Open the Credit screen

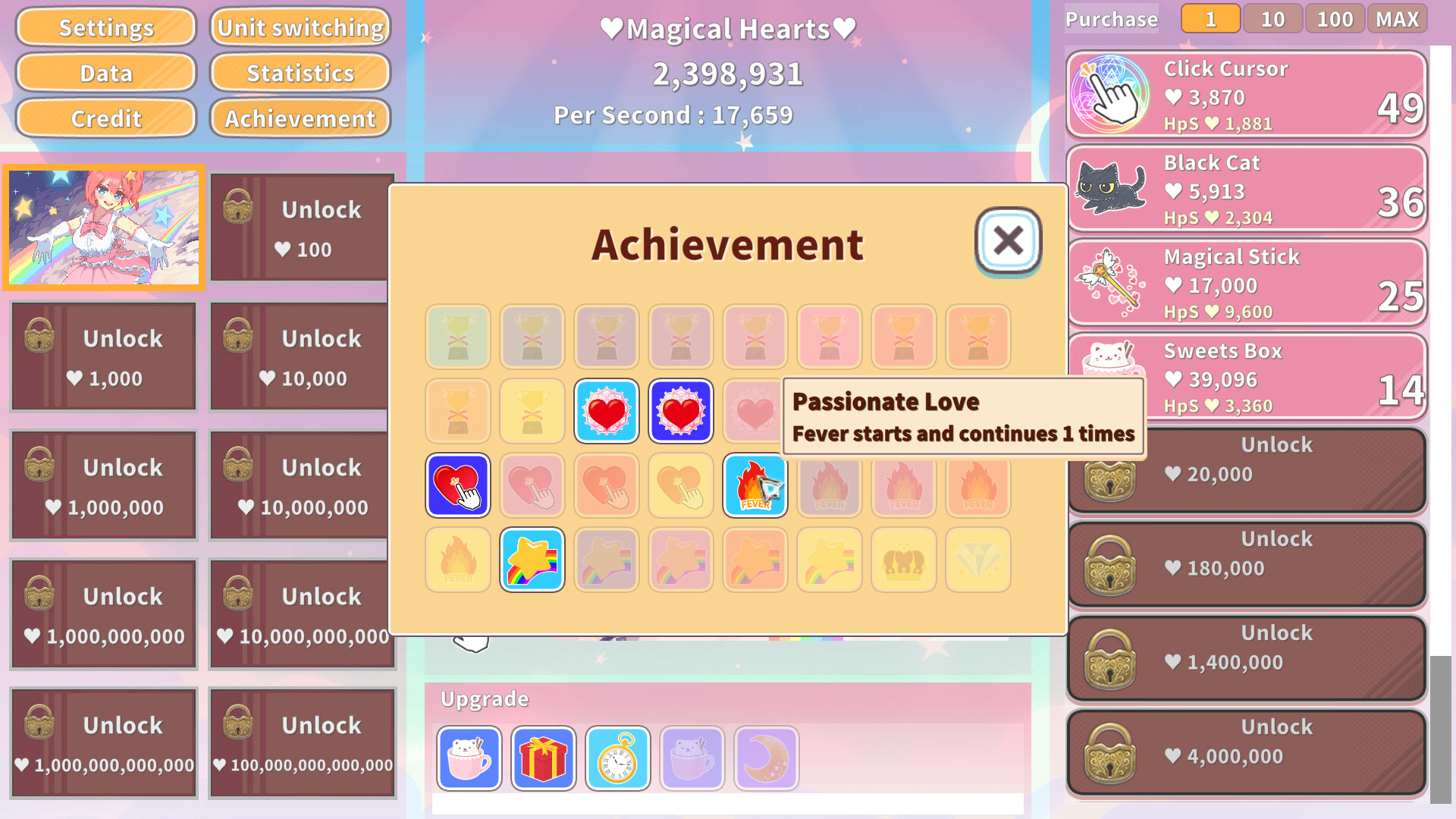tap(105, 118)
